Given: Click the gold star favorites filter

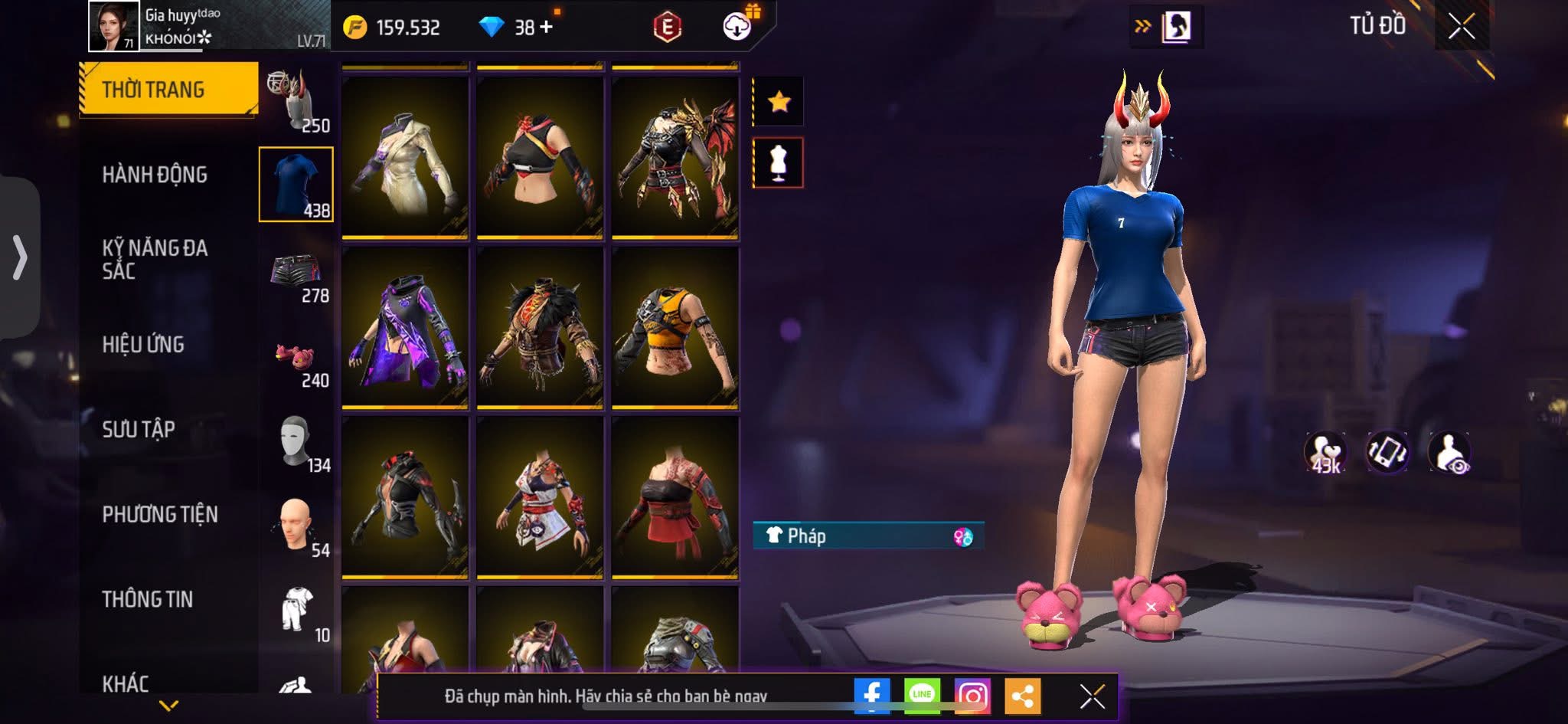Looking at the screenshot, I should pos(779,101).
